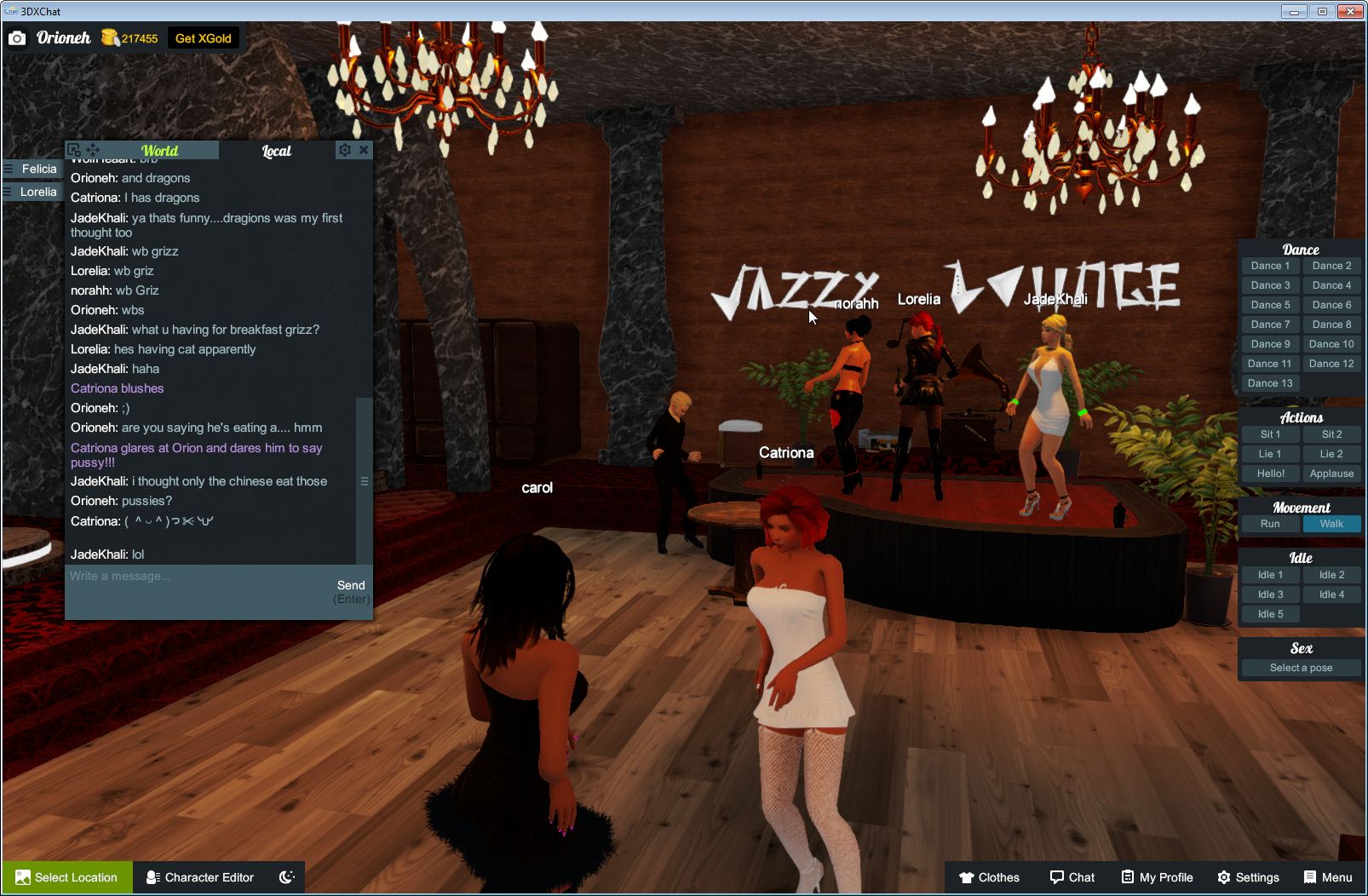Take a screenshot with the camera icon
Image resolution: width=1368 pixels, height=896 pixels.
17,37
